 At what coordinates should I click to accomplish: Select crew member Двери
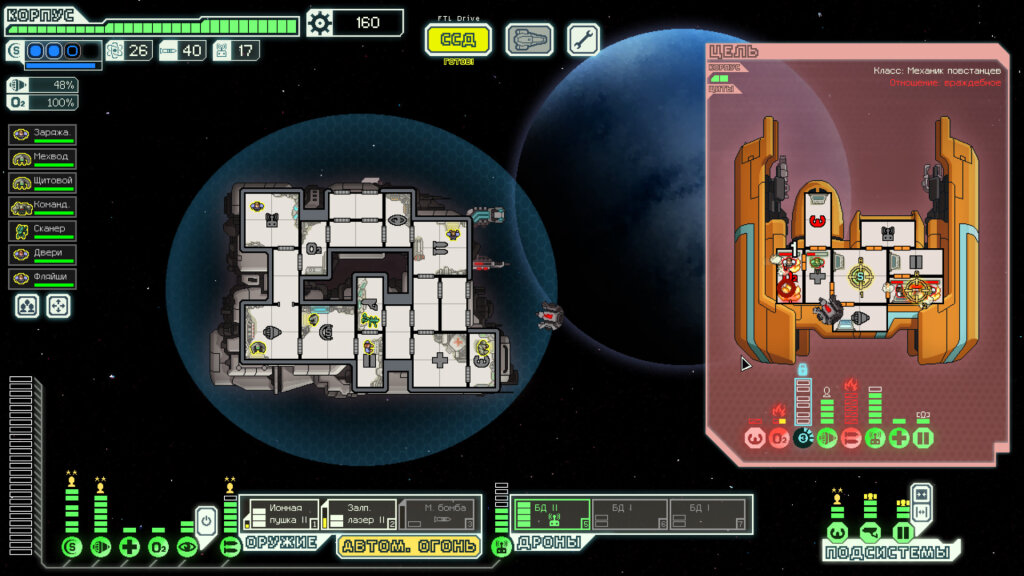(43, 255)
